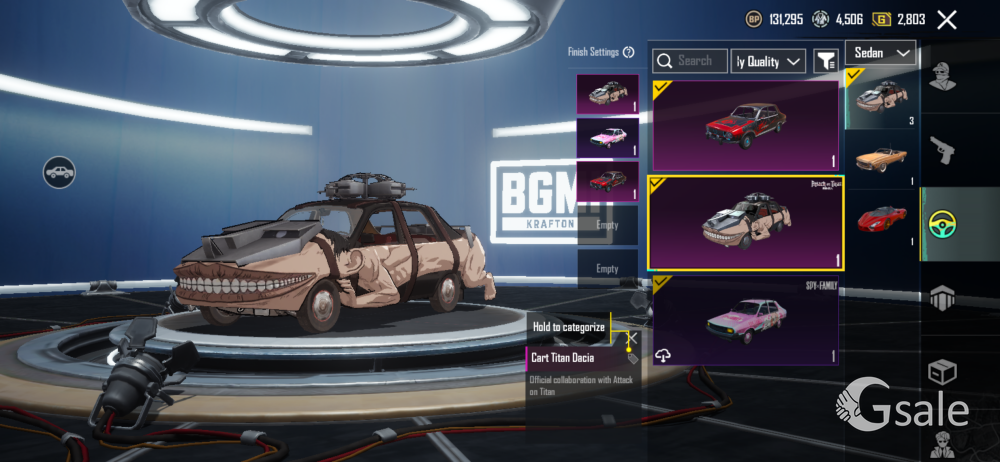Select the red Dacia skin card
Image resolution: width=1000 pixels, height=462 pixels.
(x=744, y=126)
